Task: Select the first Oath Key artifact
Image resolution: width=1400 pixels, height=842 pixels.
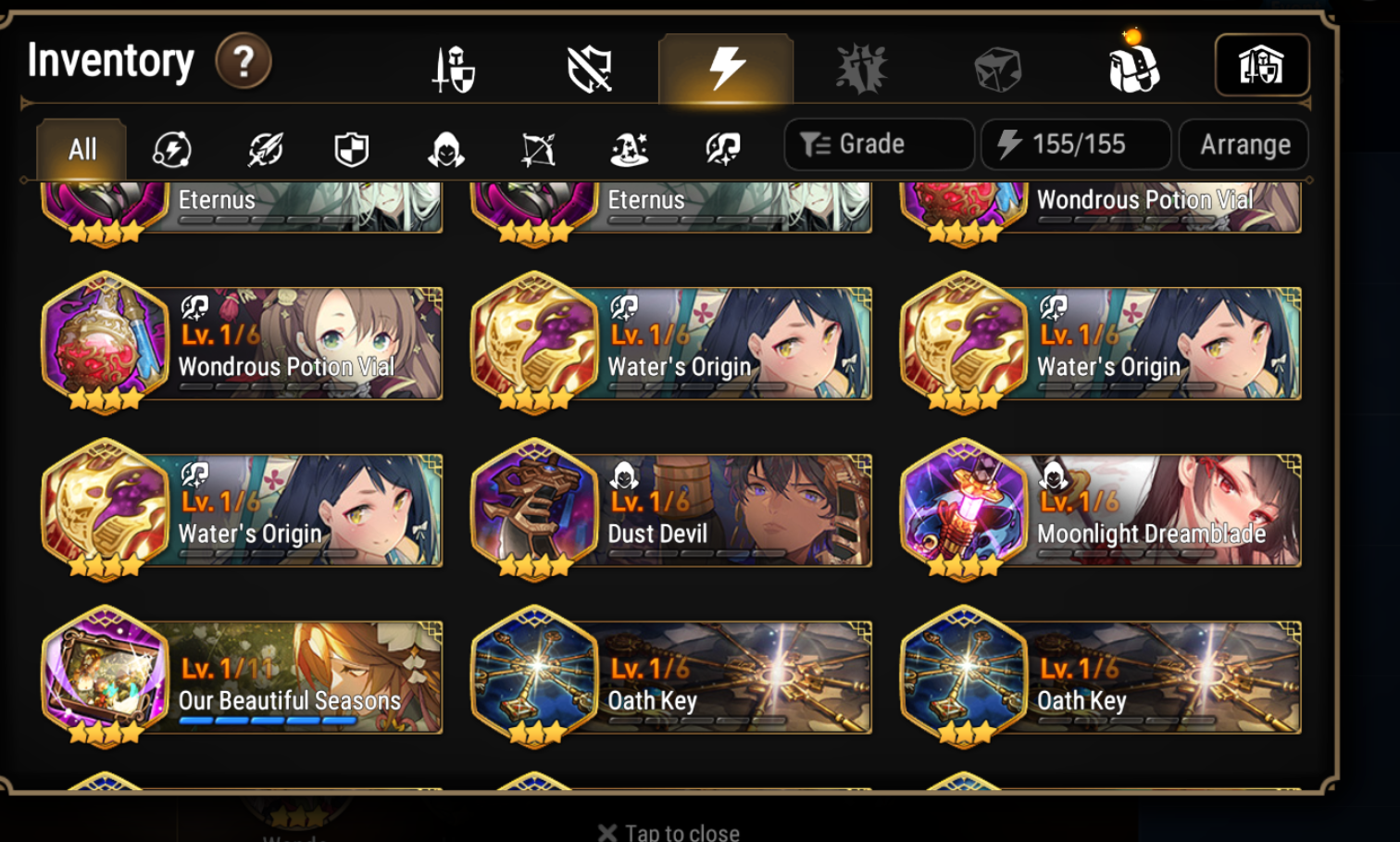Action: (671, 677)
